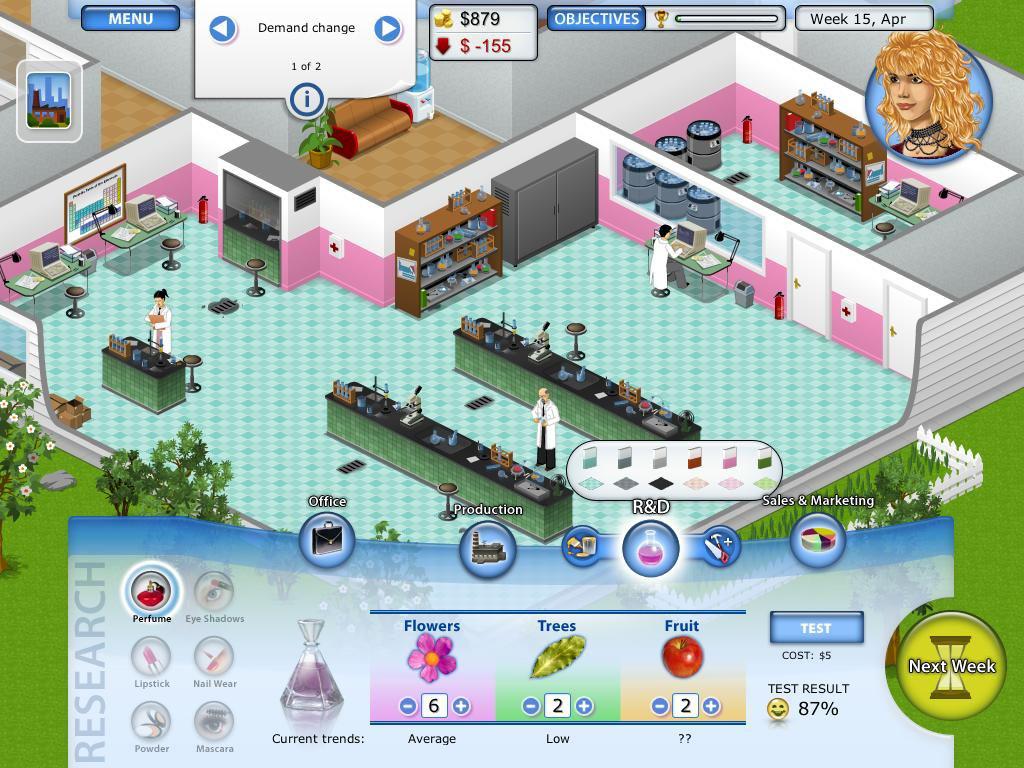Decrease the Trees ingredient amount
Viewport: 1024px width, 768px height.
531,706
